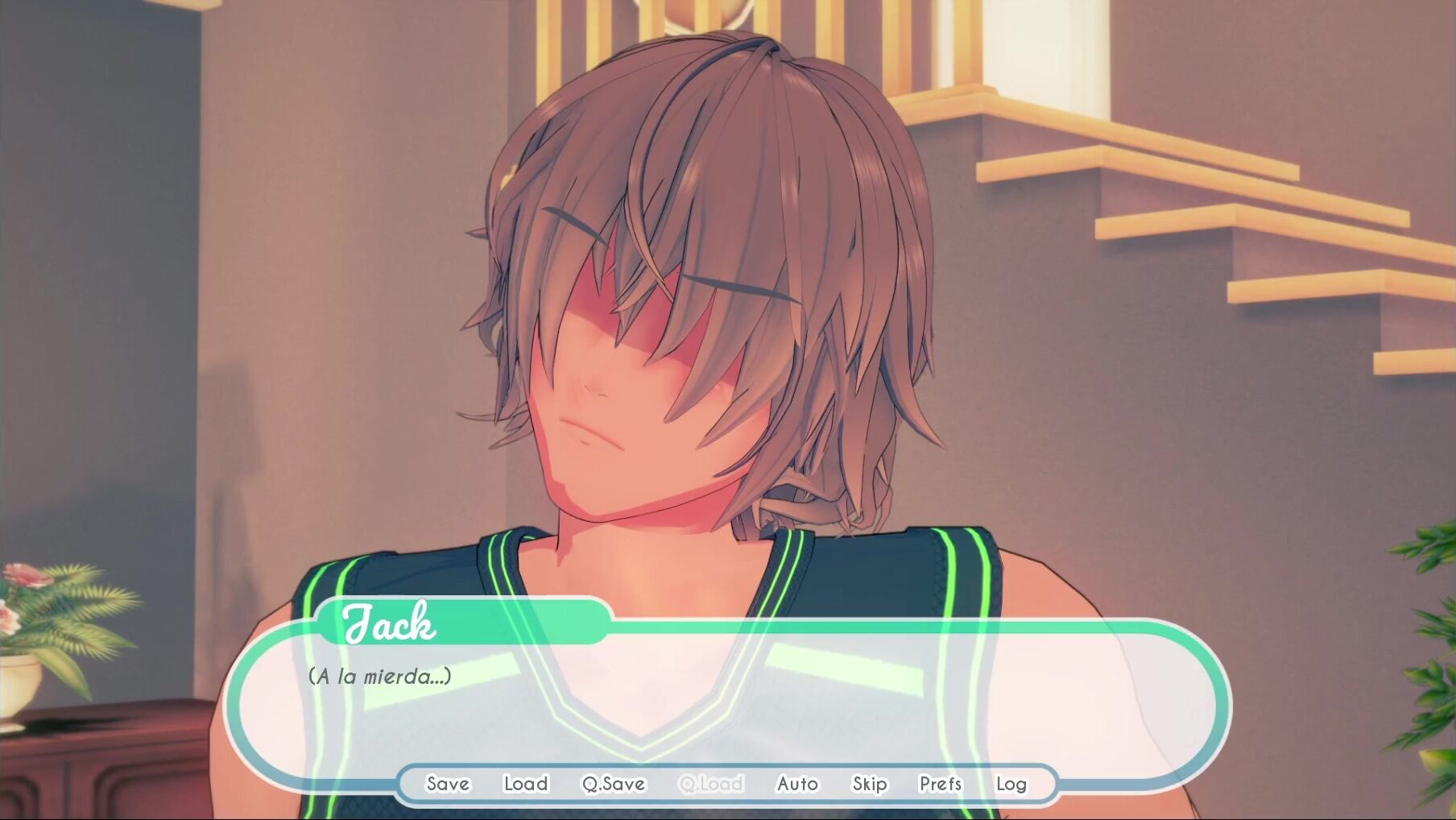Open the Prefs settings screen
This screenshot has height=820, width=1456.
coord(941,784)
